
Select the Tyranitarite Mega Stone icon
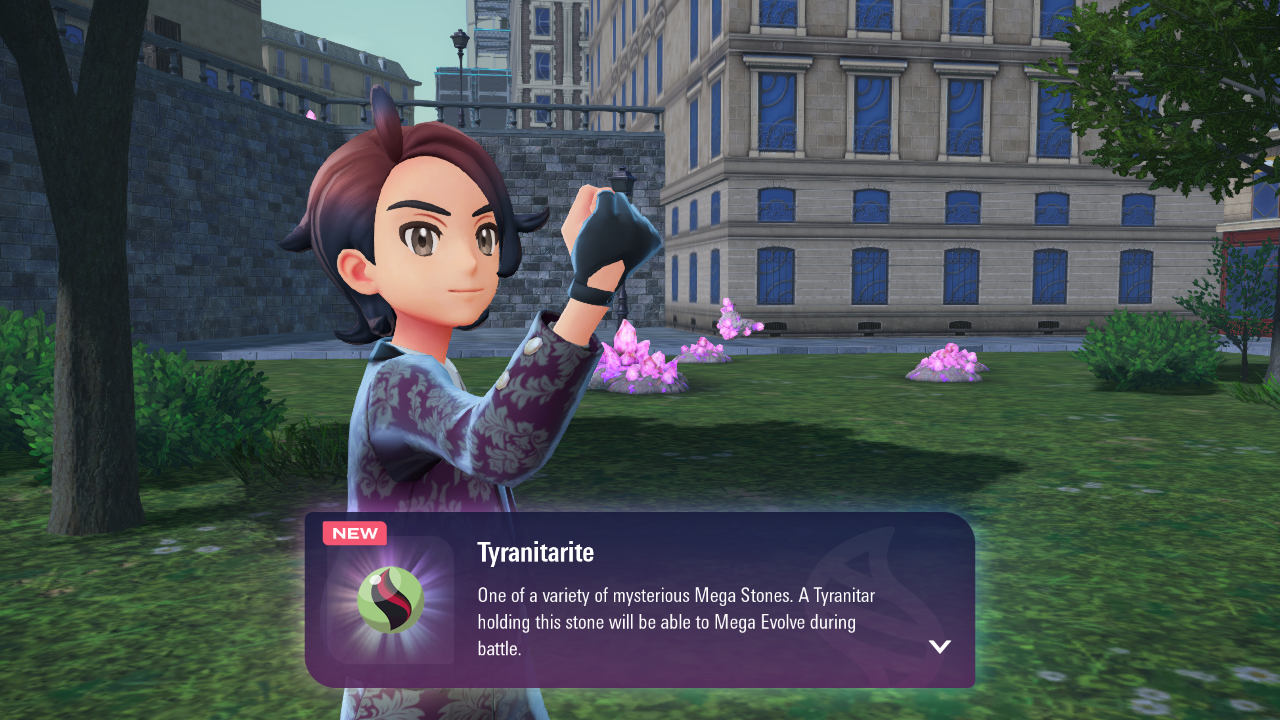click(x=390, y=600)
